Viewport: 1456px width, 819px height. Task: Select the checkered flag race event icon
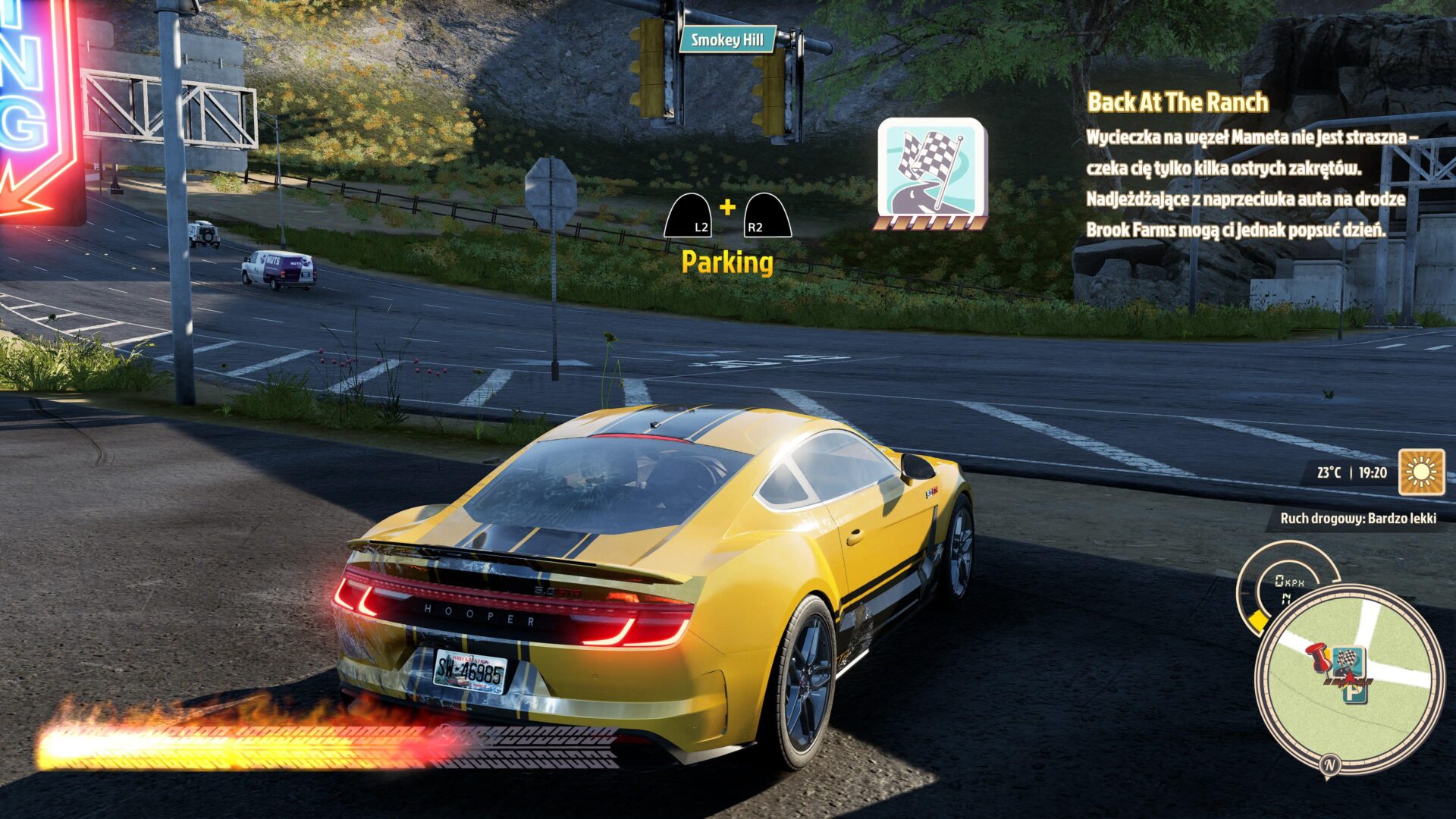pos(932,170)
